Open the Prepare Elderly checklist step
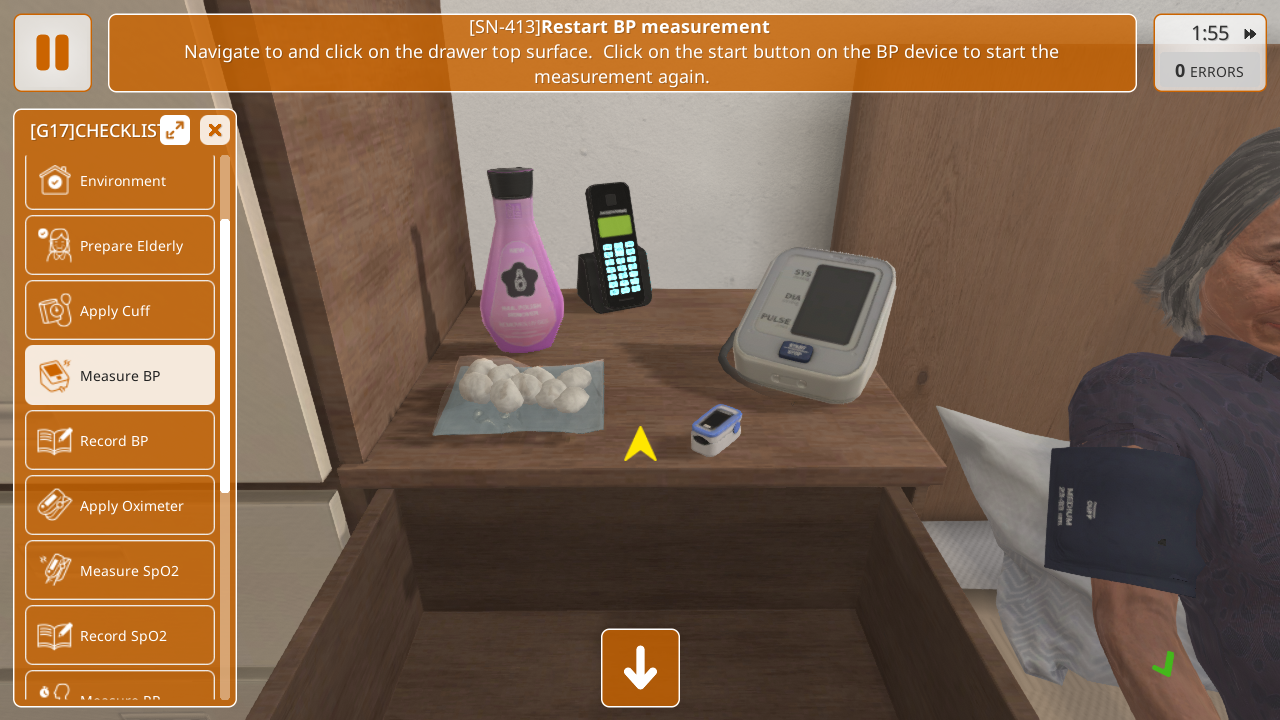This screenshot has width=1280, height=720. pos(120,246)
